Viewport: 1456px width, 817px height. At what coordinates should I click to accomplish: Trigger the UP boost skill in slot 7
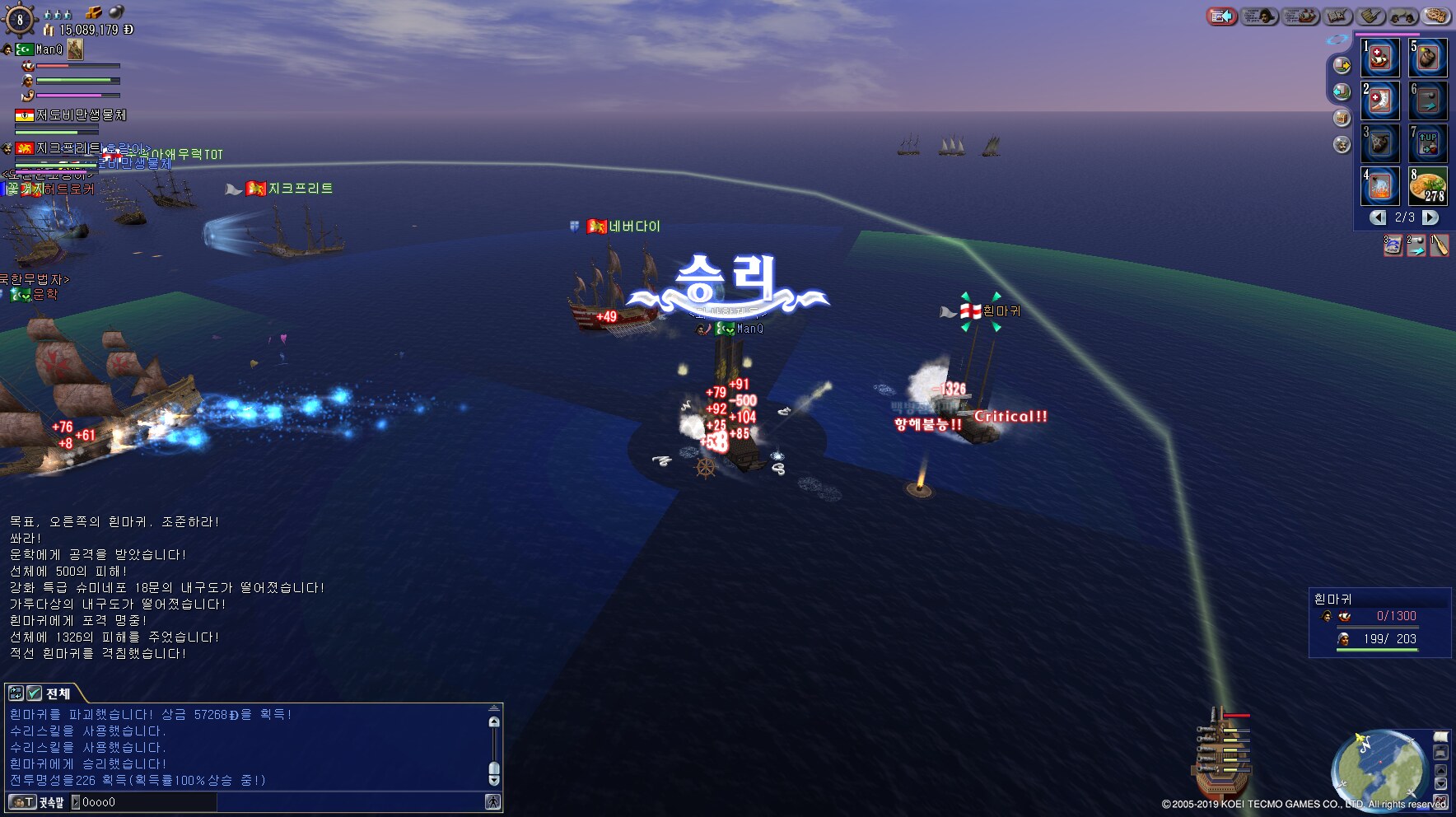point(1428,143)
